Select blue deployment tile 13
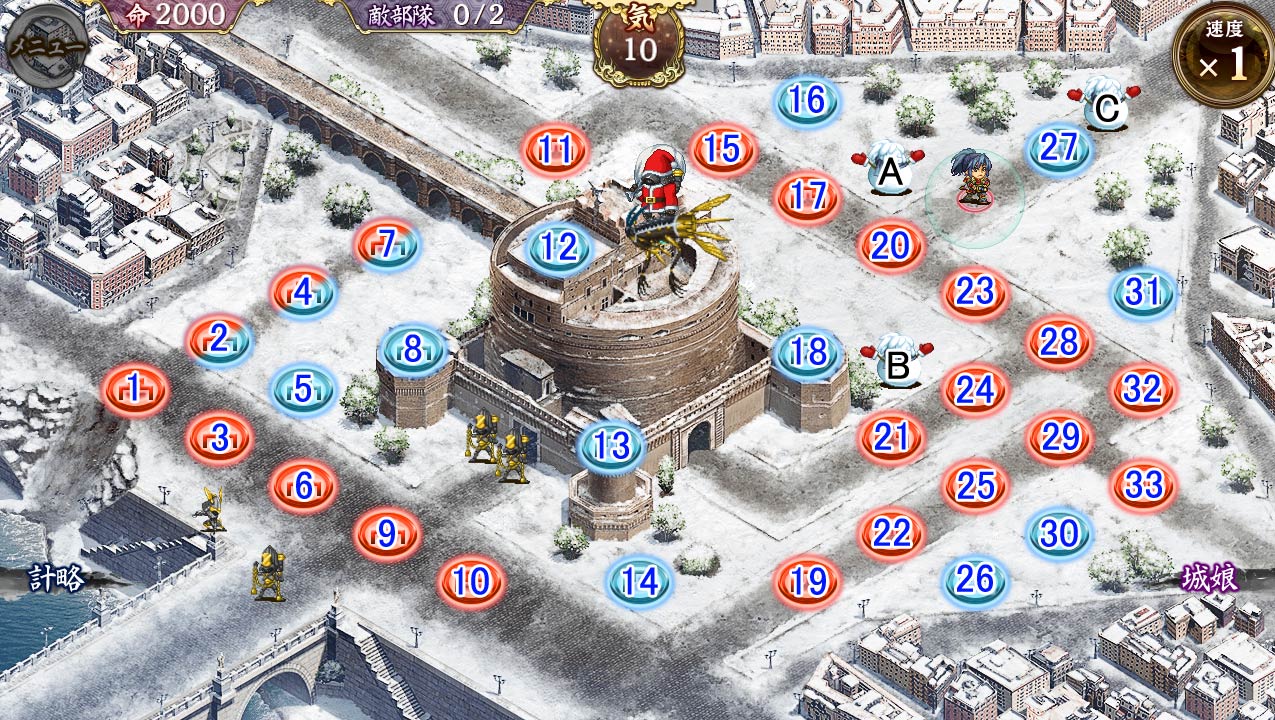 click(611, 446)
